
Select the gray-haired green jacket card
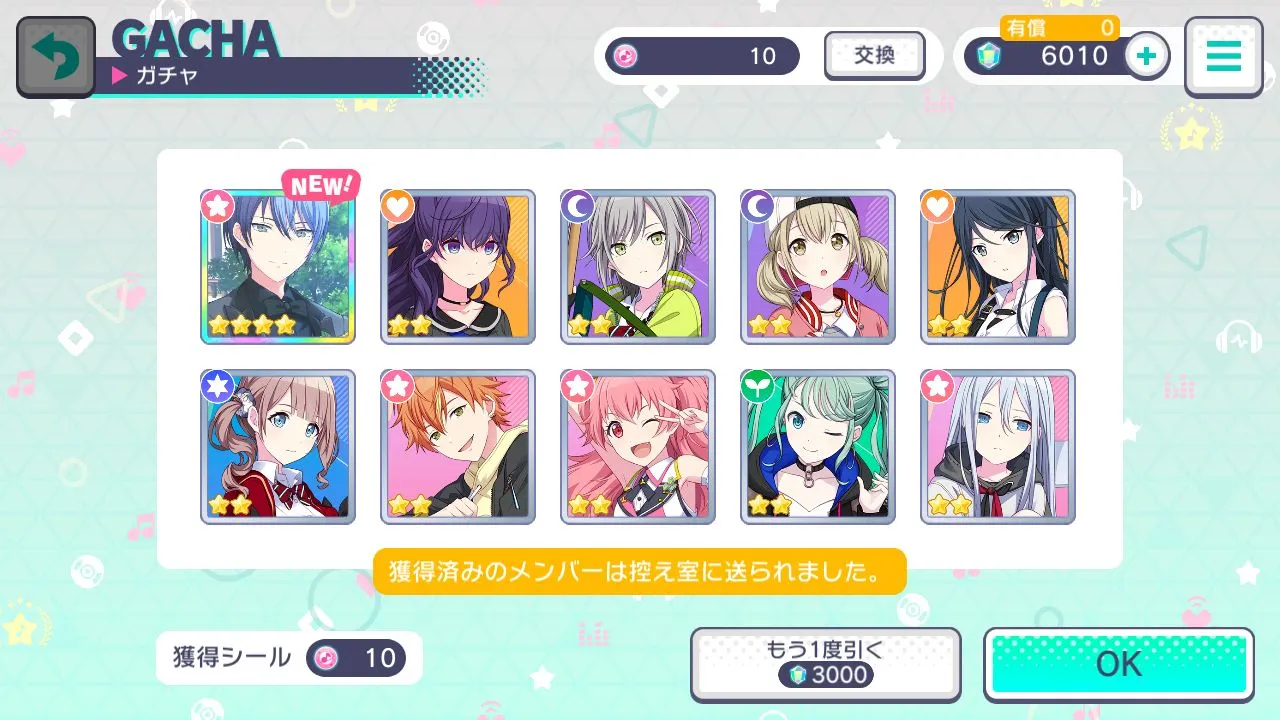tap(638, 267)
